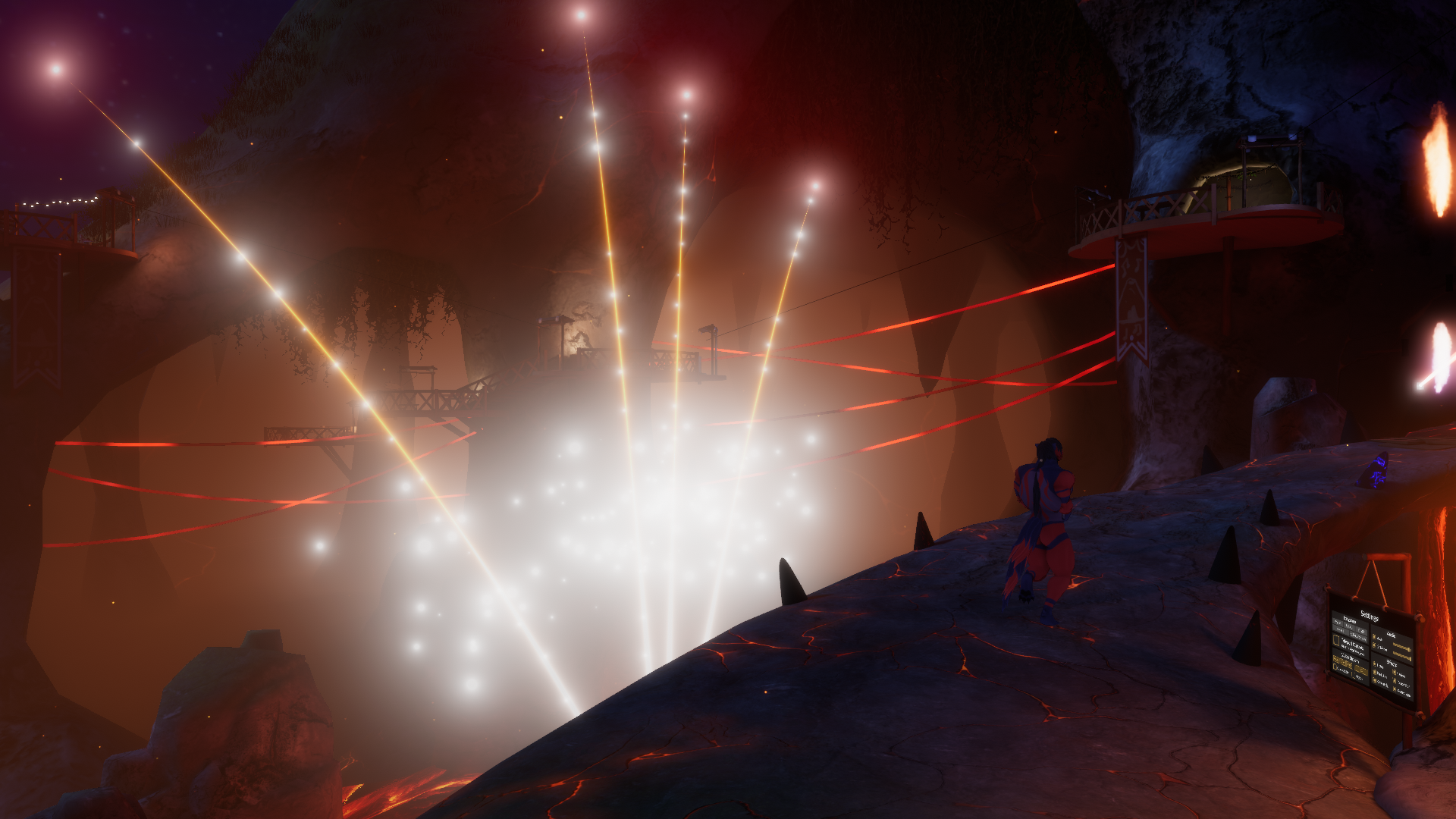Click the upper Audio volume slider

pos(1401,647)
